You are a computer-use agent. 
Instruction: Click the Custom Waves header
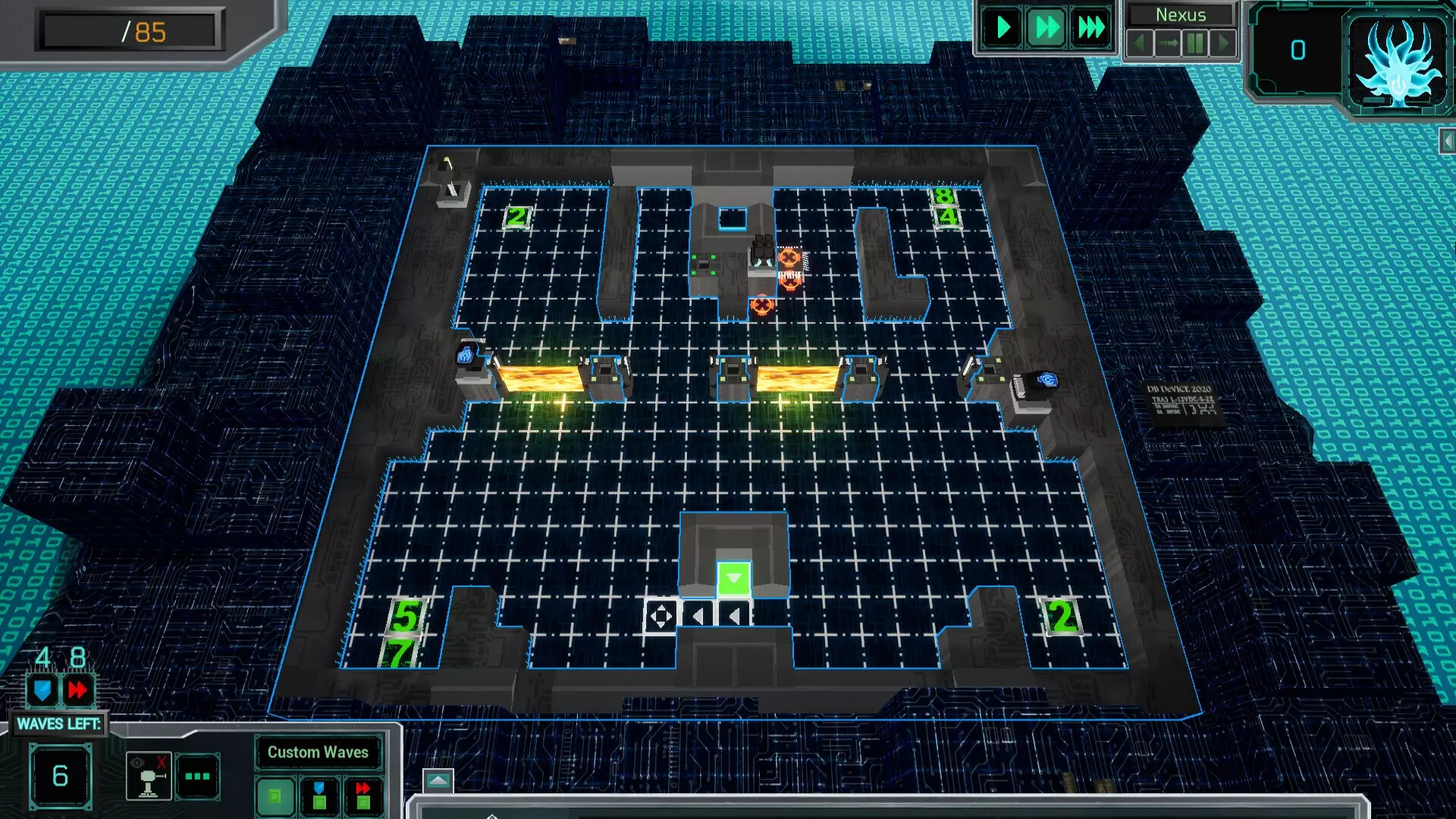point(318,752)
